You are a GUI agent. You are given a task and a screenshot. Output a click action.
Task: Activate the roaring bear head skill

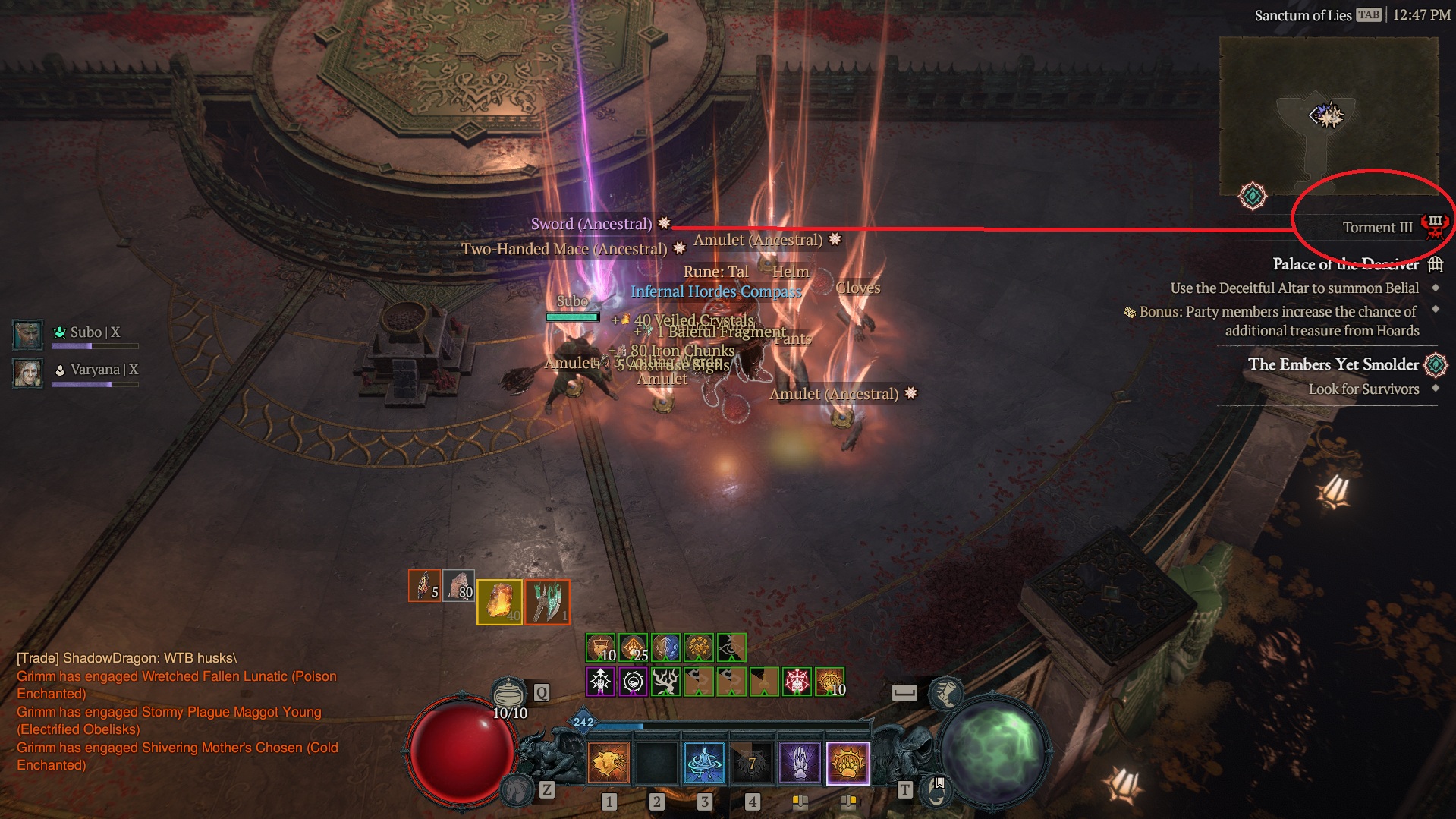click(609, 763)
